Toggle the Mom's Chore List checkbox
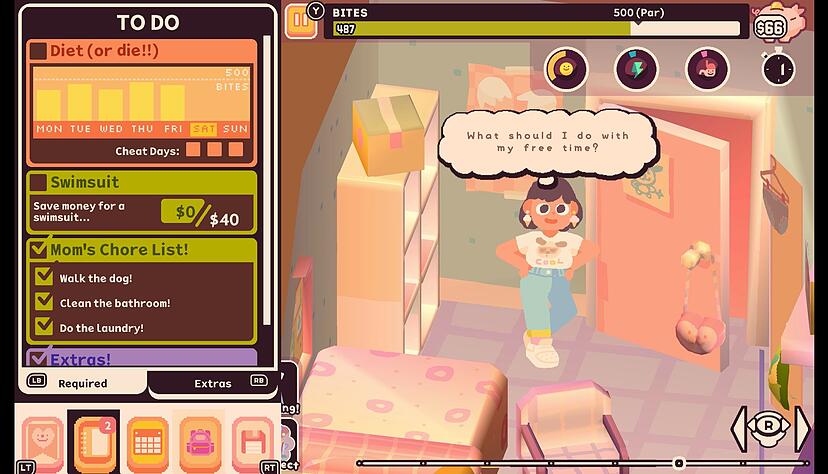Viewport: 828px width, 474px height. 38,250
